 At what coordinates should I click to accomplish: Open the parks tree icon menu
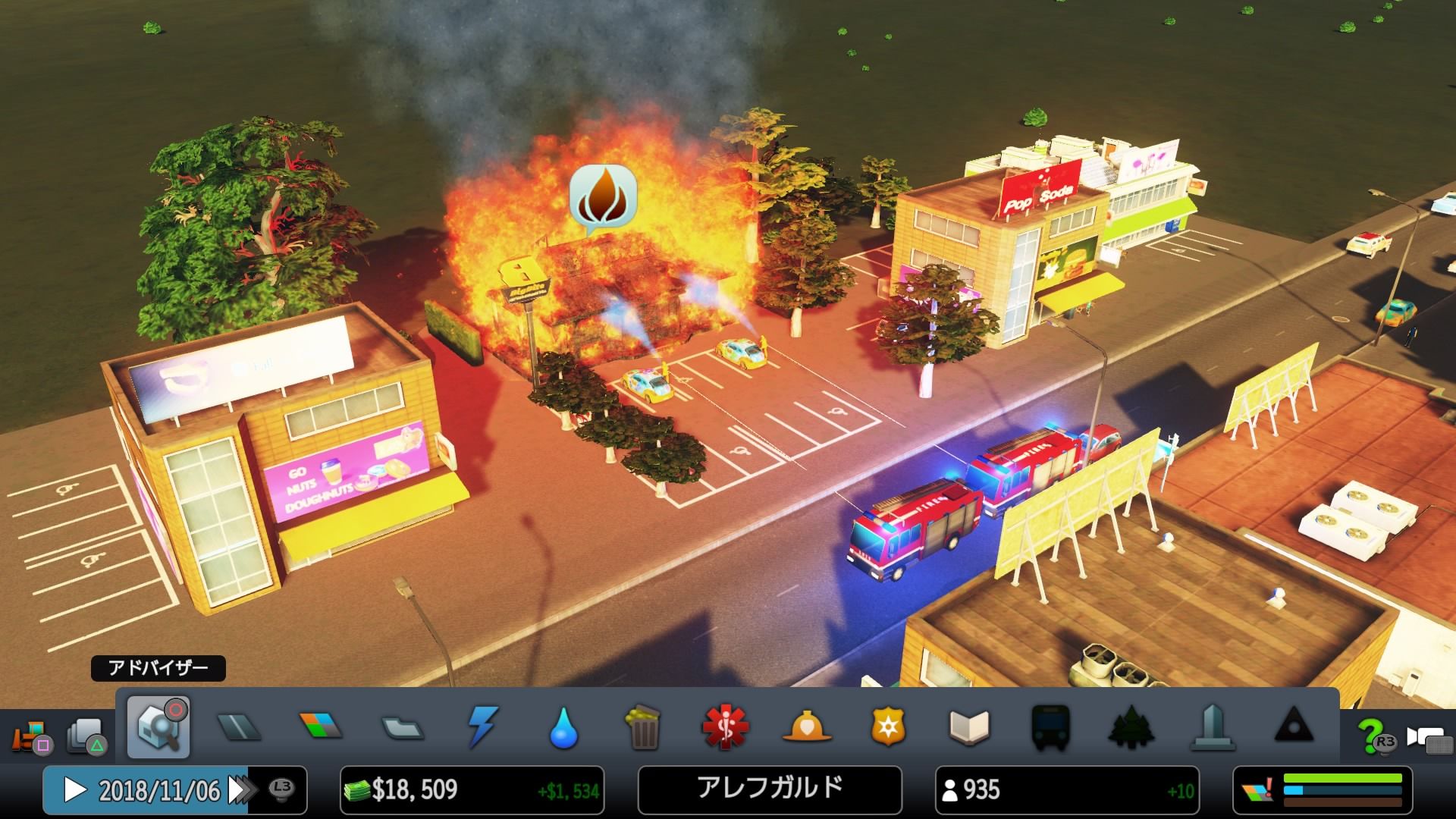point(1131,728)
